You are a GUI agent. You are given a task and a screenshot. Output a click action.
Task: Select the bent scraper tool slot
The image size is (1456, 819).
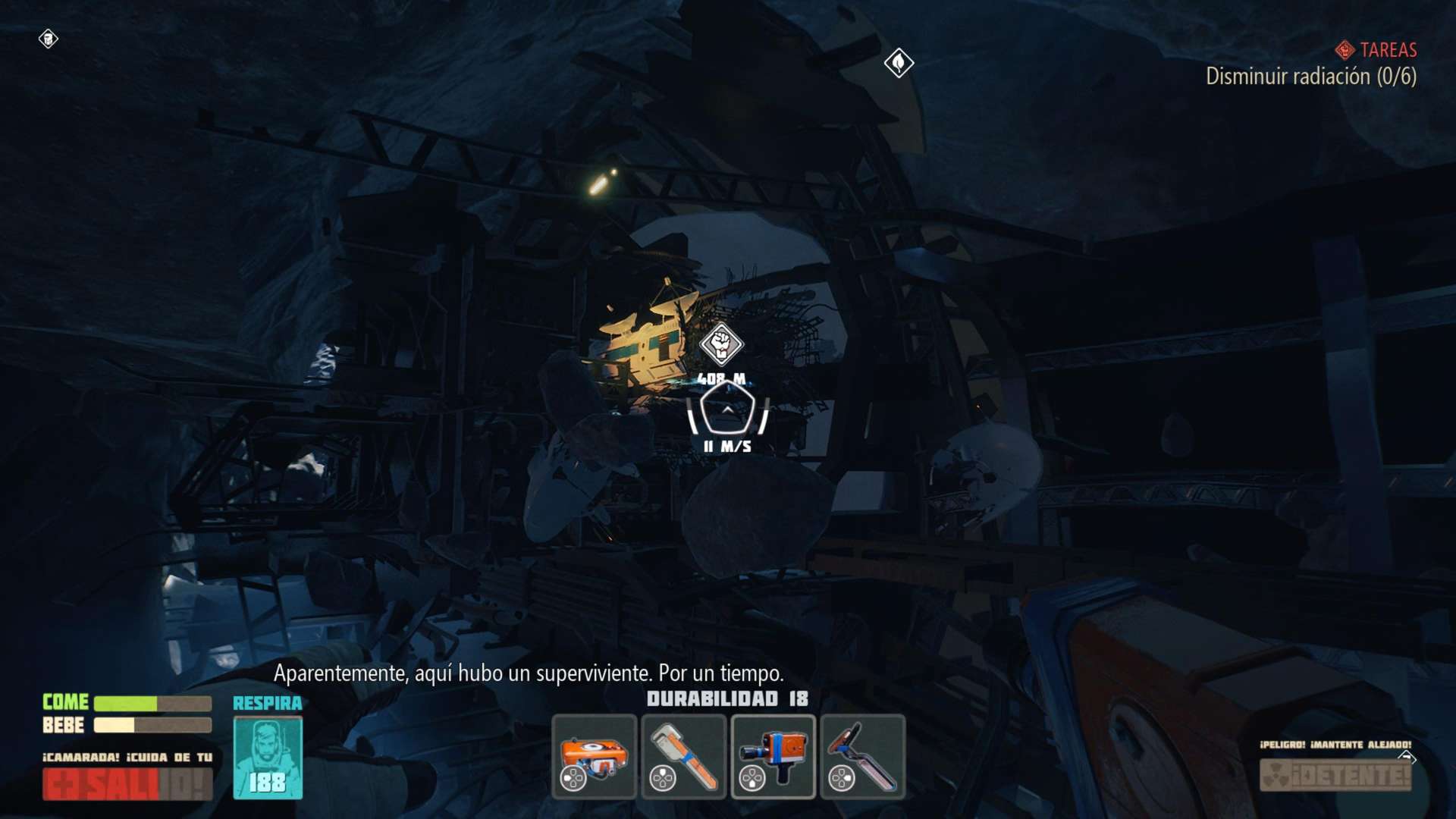[862, 757]
